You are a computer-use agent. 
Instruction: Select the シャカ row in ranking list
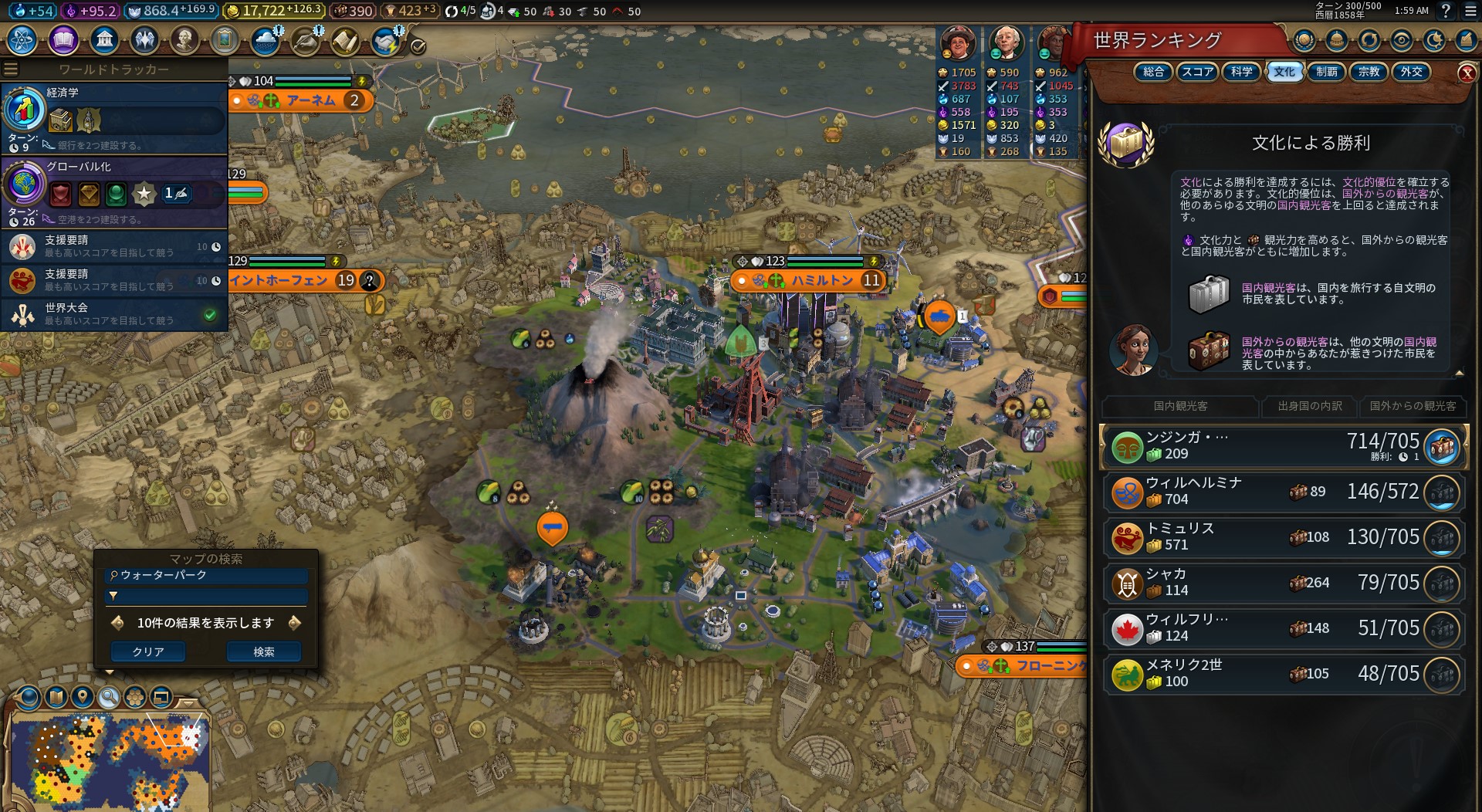(x=1283, y=583)
